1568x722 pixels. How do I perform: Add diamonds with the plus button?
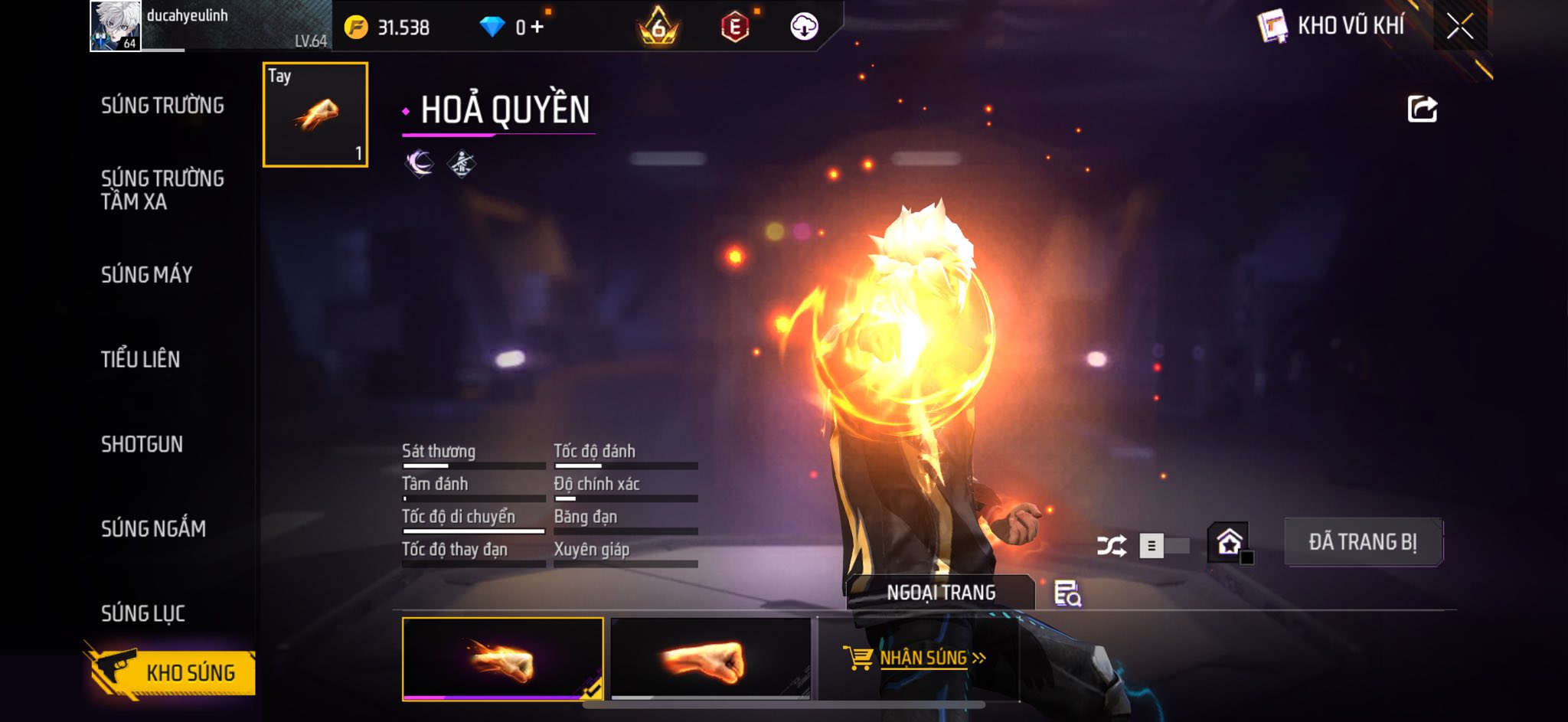coord(537,28)
